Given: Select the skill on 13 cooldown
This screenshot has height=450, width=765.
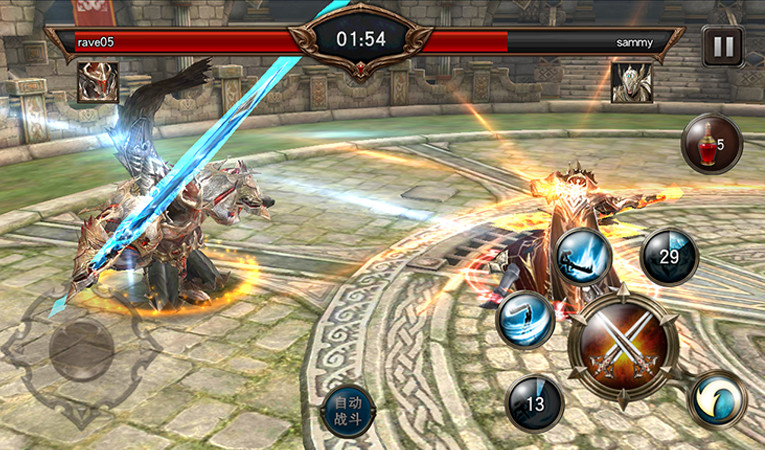Looking at the screenshot, I should 534,403.
